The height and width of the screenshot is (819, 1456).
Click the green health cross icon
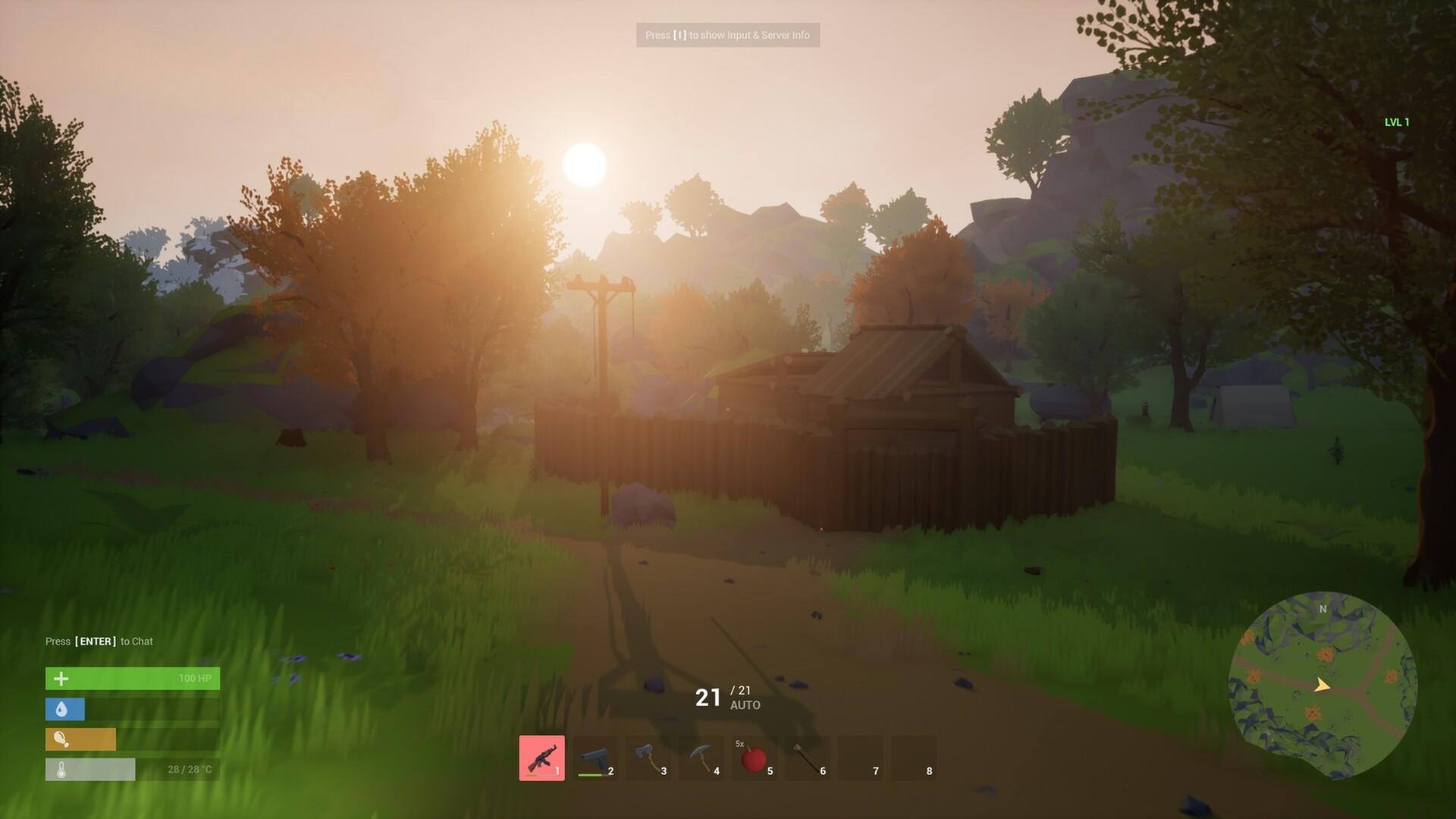(x=63, y=679)
